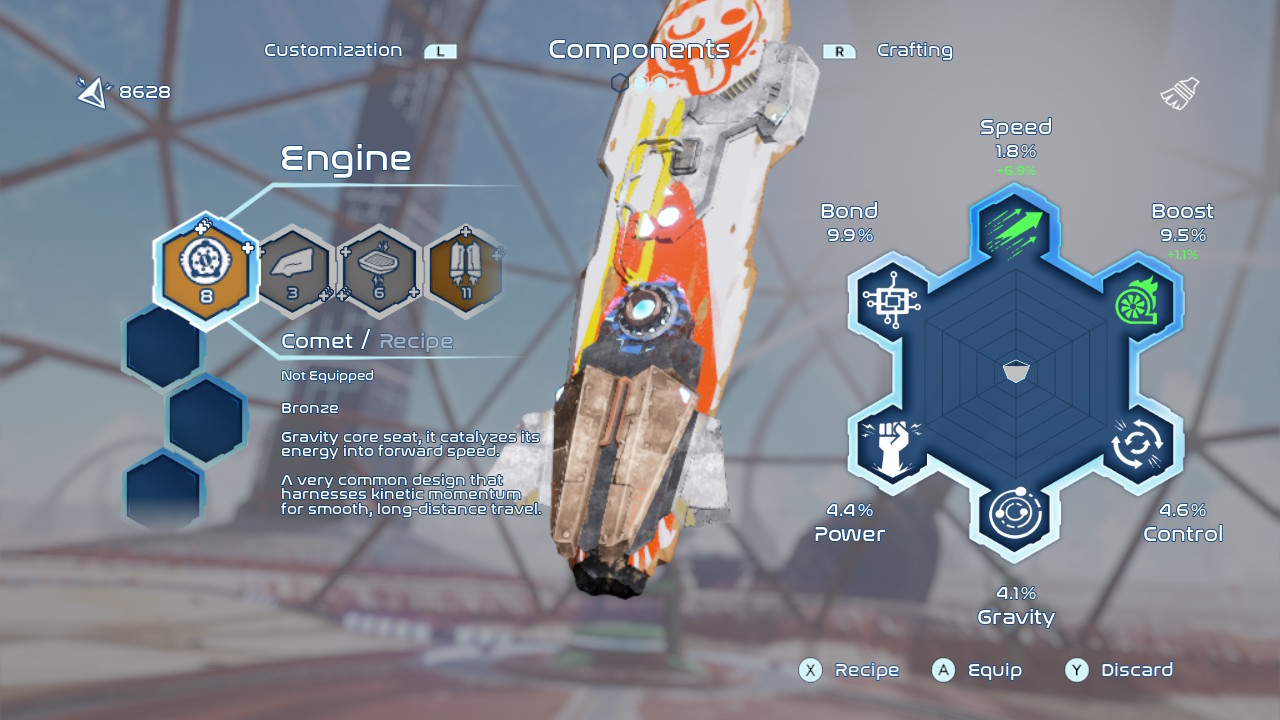Open the Recipe option in bottom bar
The height and width of the screenshot is (720, 1280).
[x=849, y=670]
